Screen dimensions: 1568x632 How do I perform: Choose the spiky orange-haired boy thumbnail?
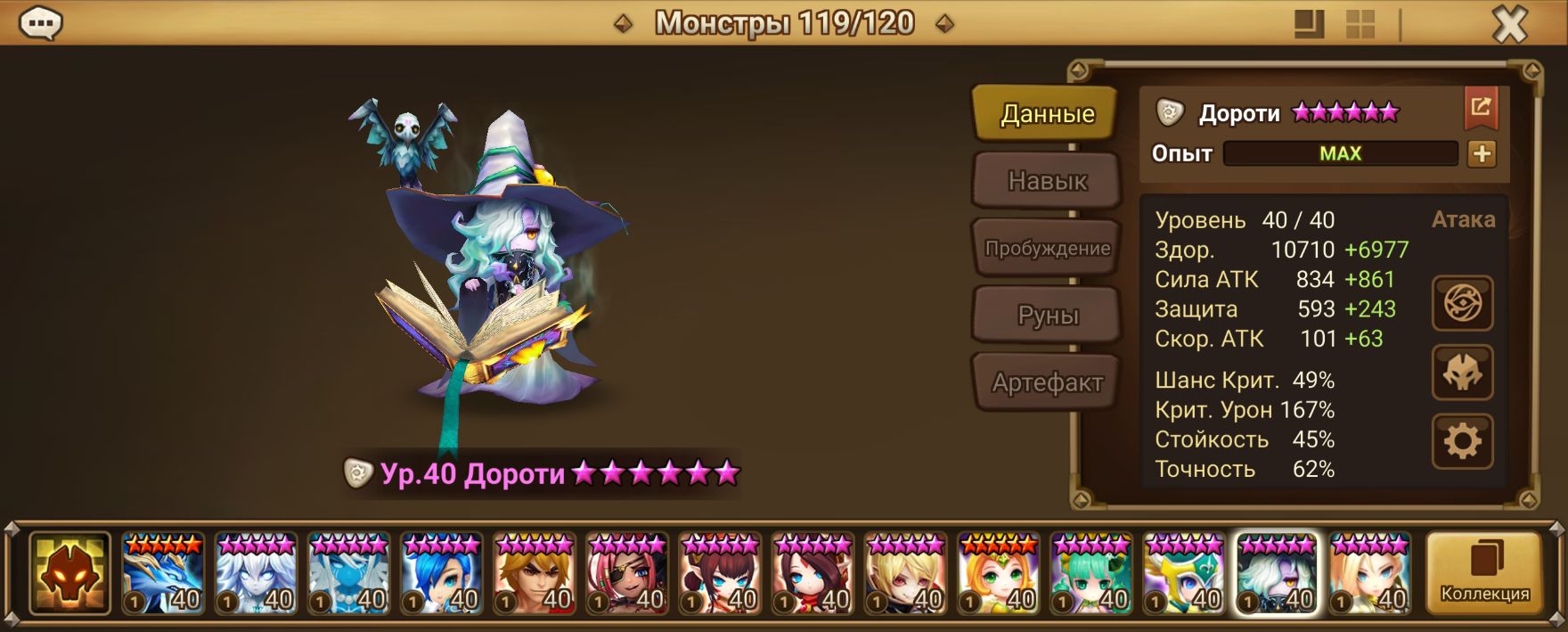[x=535, y=573]
